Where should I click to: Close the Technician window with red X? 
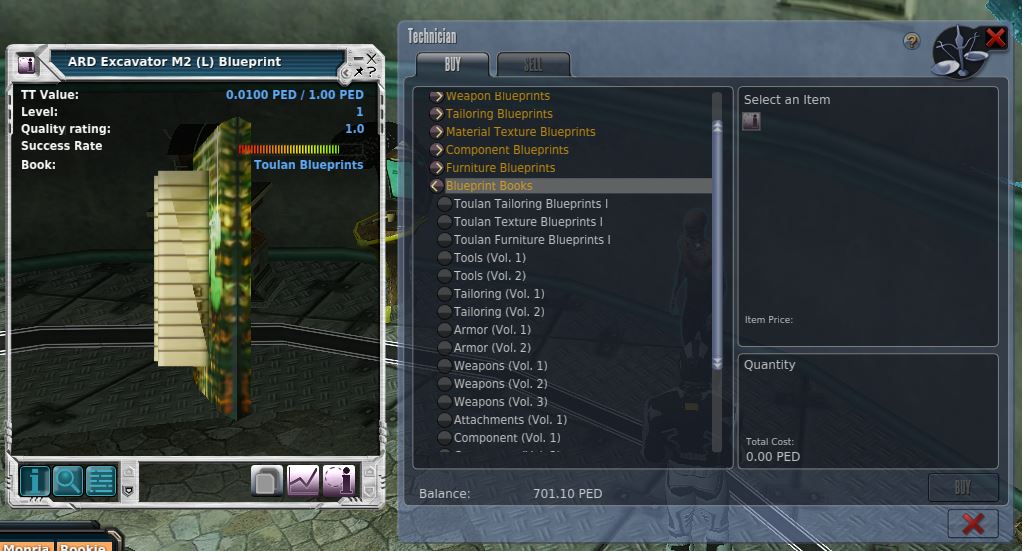[996, 38]
